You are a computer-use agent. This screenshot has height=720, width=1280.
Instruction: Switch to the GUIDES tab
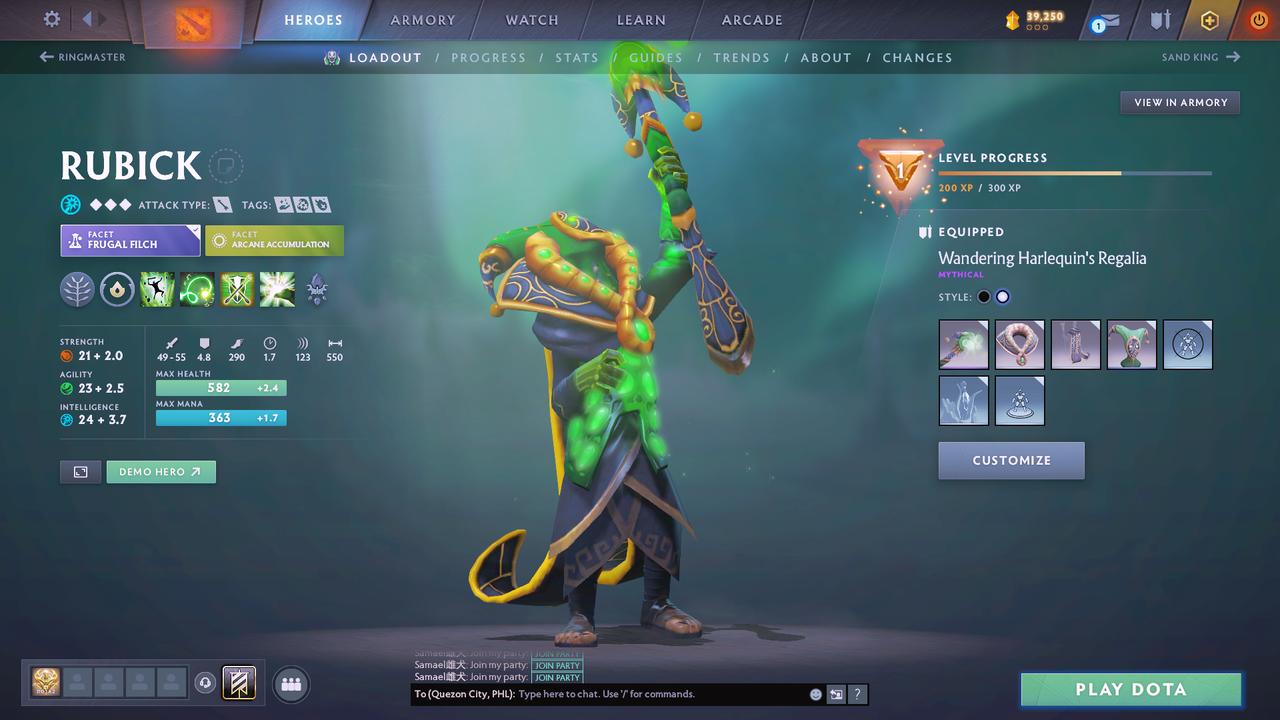(x=655, y=57)
